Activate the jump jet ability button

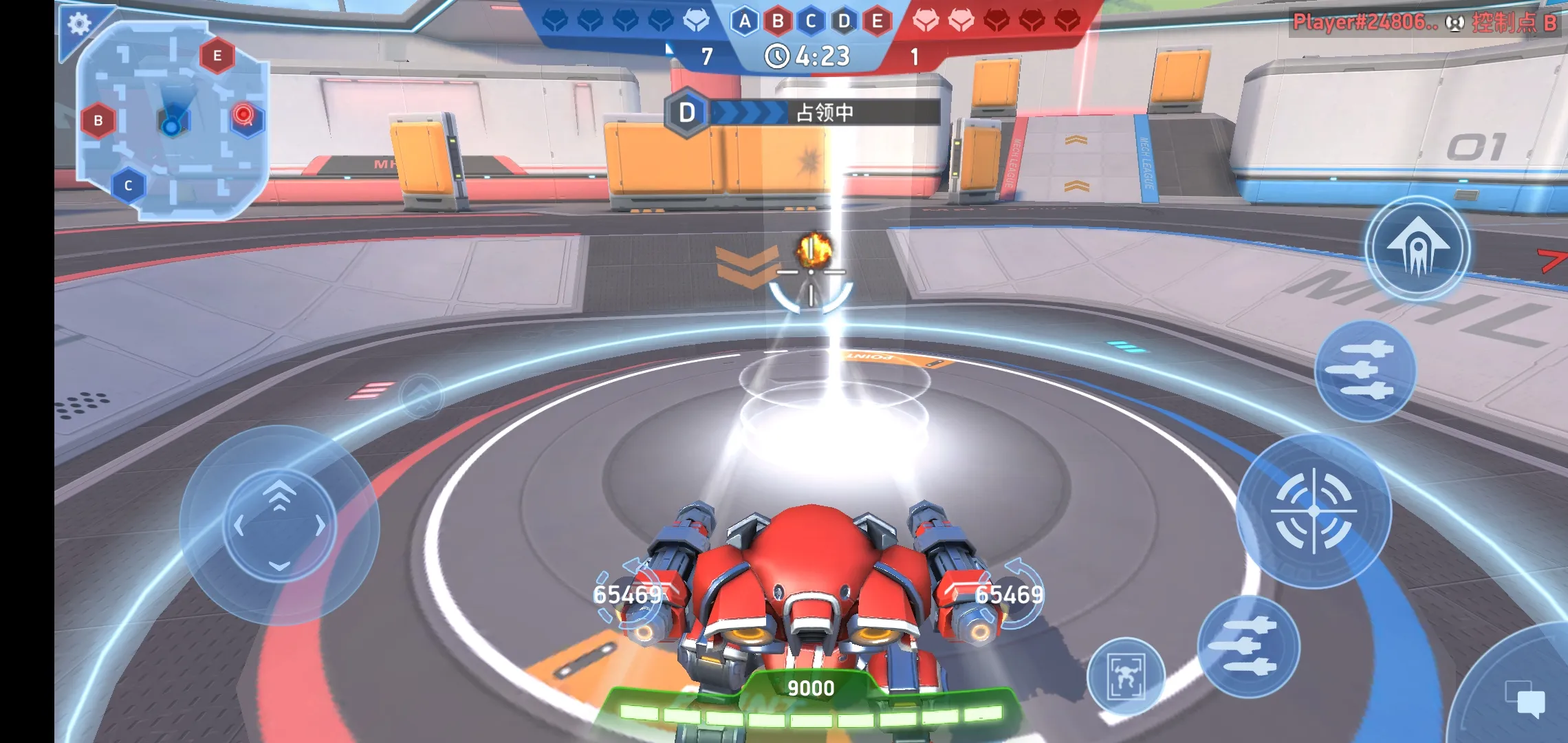tap(1417, 248)
